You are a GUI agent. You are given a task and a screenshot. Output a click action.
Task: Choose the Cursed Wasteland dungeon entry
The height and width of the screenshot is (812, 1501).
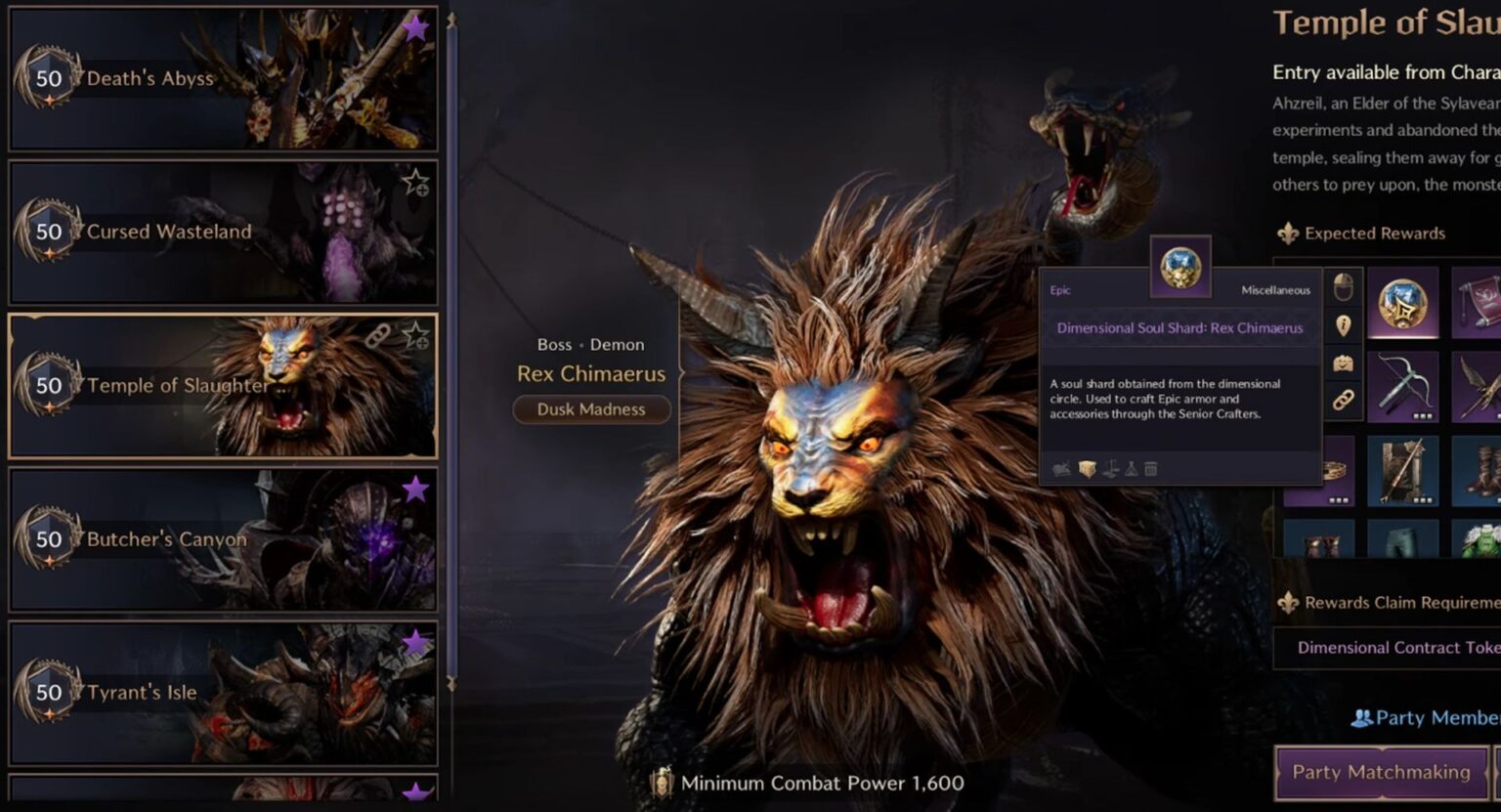(223, 233)
